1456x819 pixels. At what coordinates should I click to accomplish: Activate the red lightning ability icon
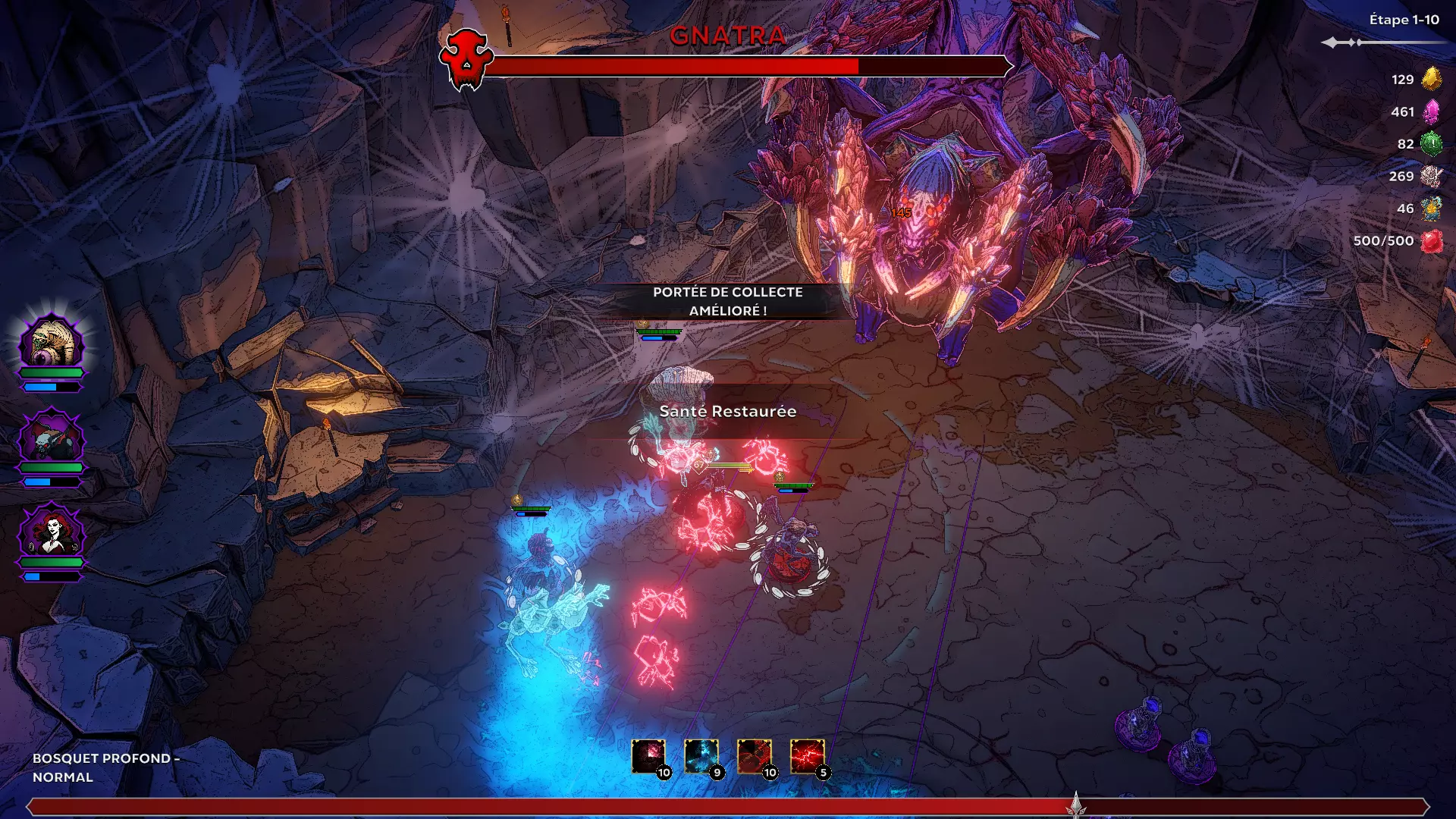click(x=807, y=756)
